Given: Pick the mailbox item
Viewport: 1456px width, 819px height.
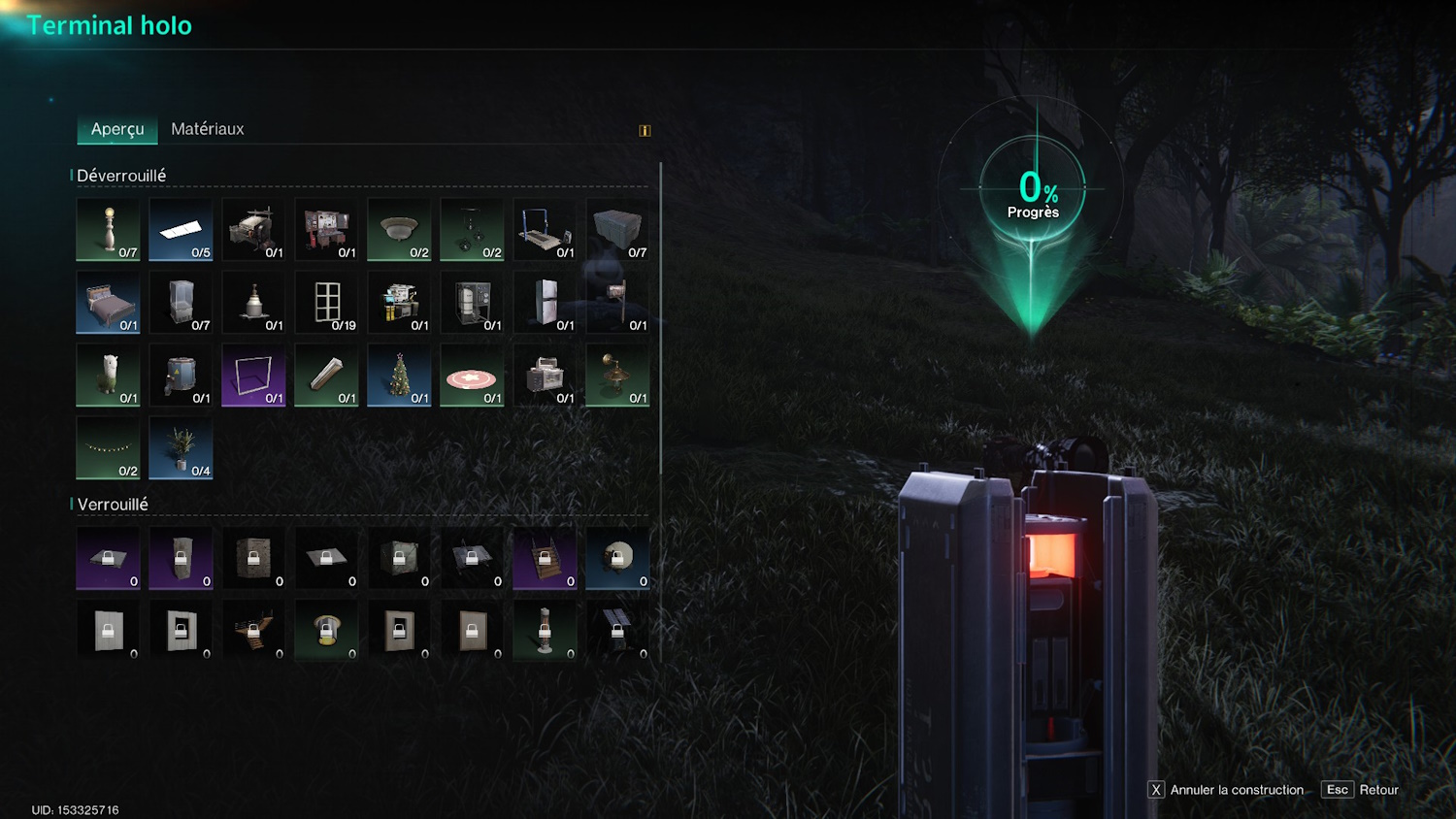Looking at the screenshot, I should [x=617, y=303].
